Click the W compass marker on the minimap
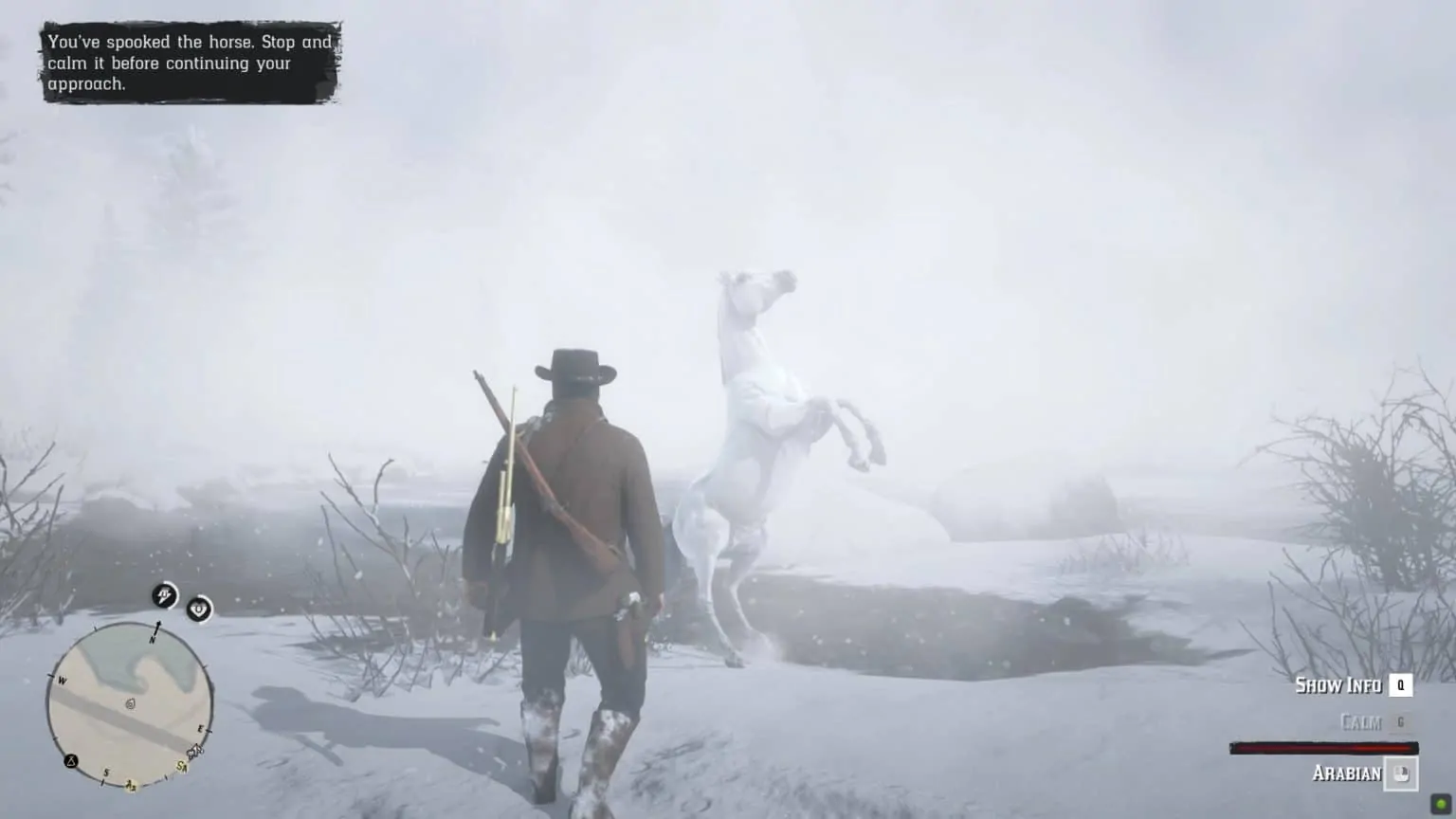Screen dimensions: 1456x819 pos(63,679)
